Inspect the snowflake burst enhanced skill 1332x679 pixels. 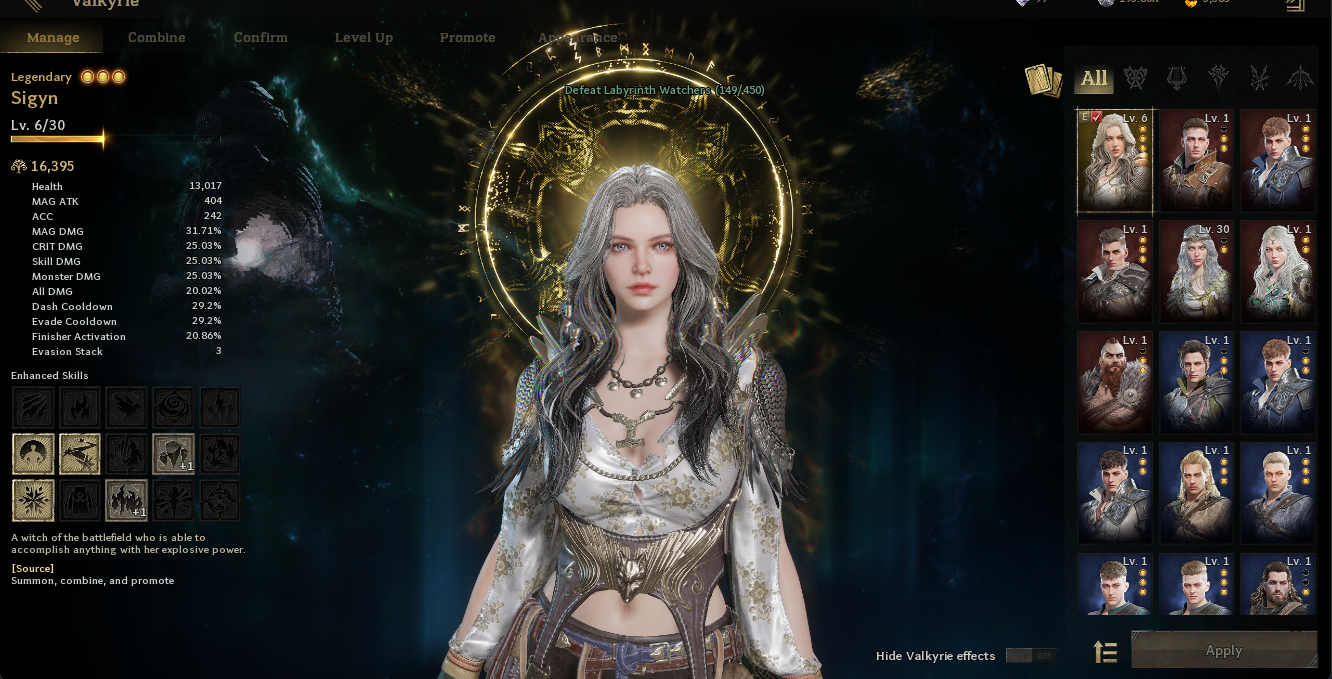[x=33, y=500]
